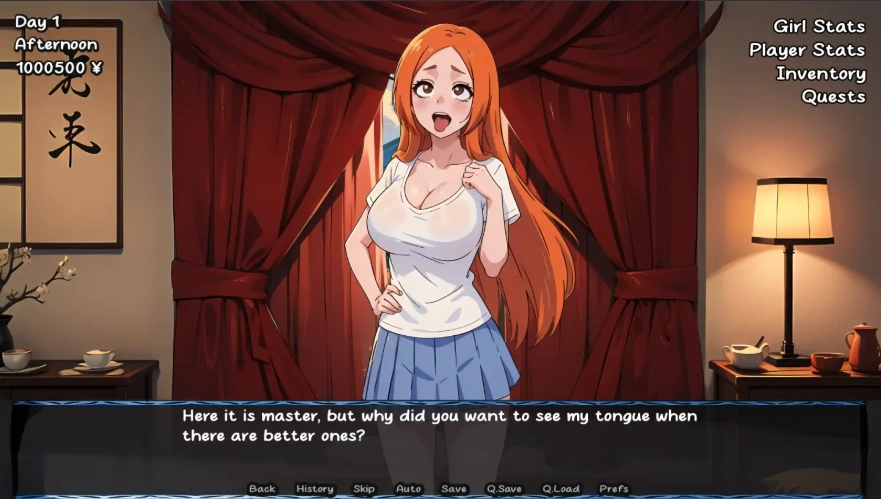Click Q.Load to quick load
Viewport: 881px width, 499px height.
pyautogui.click(x=561, y=489)
